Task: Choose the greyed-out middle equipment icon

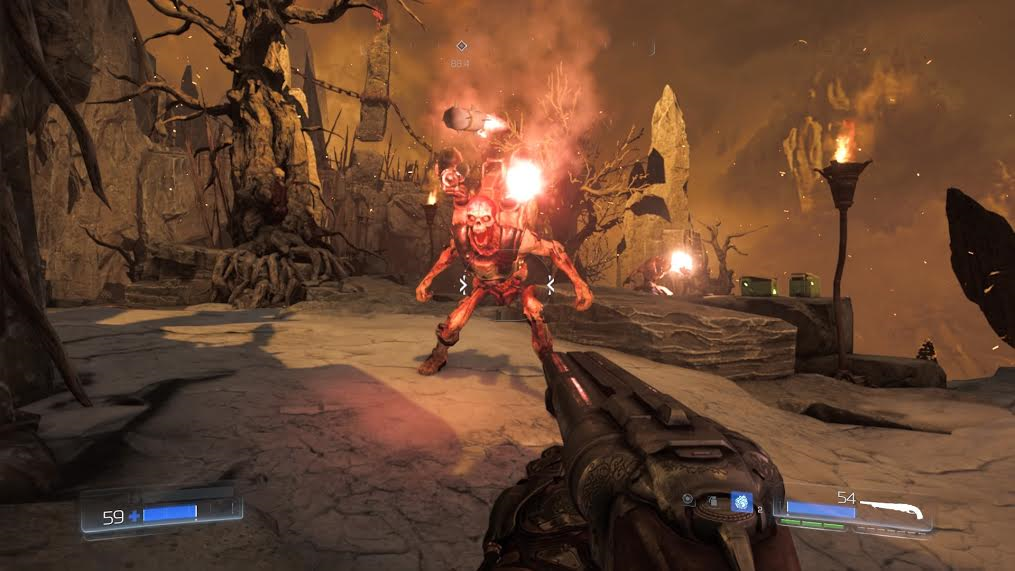Action: tap(713, 499)
